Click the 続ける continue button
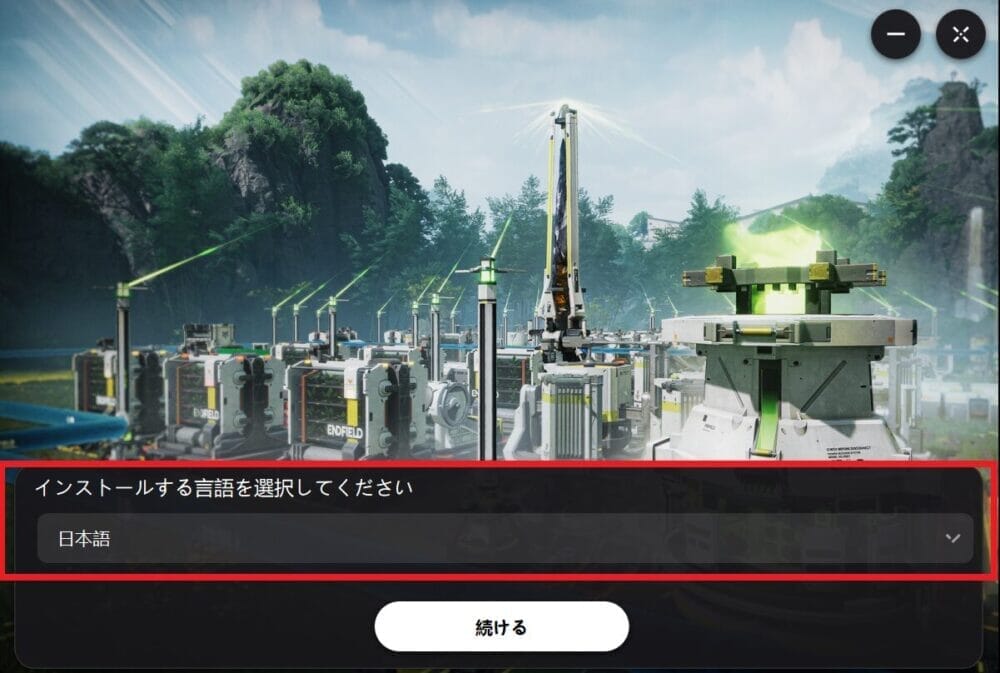 tap(501, 627)
